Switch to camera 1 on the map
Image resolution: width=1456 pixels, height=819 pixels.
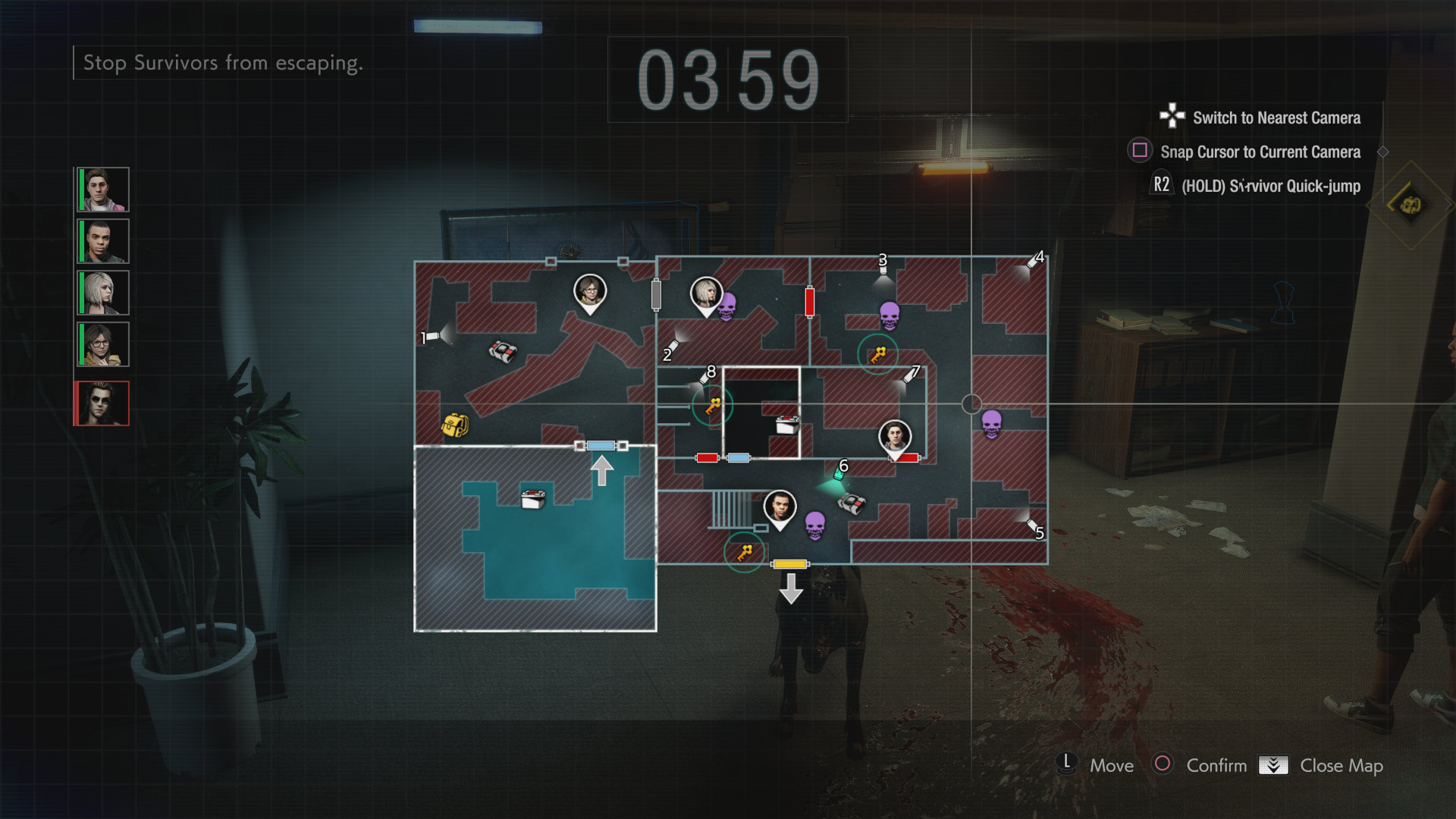(x=433, y=336)
